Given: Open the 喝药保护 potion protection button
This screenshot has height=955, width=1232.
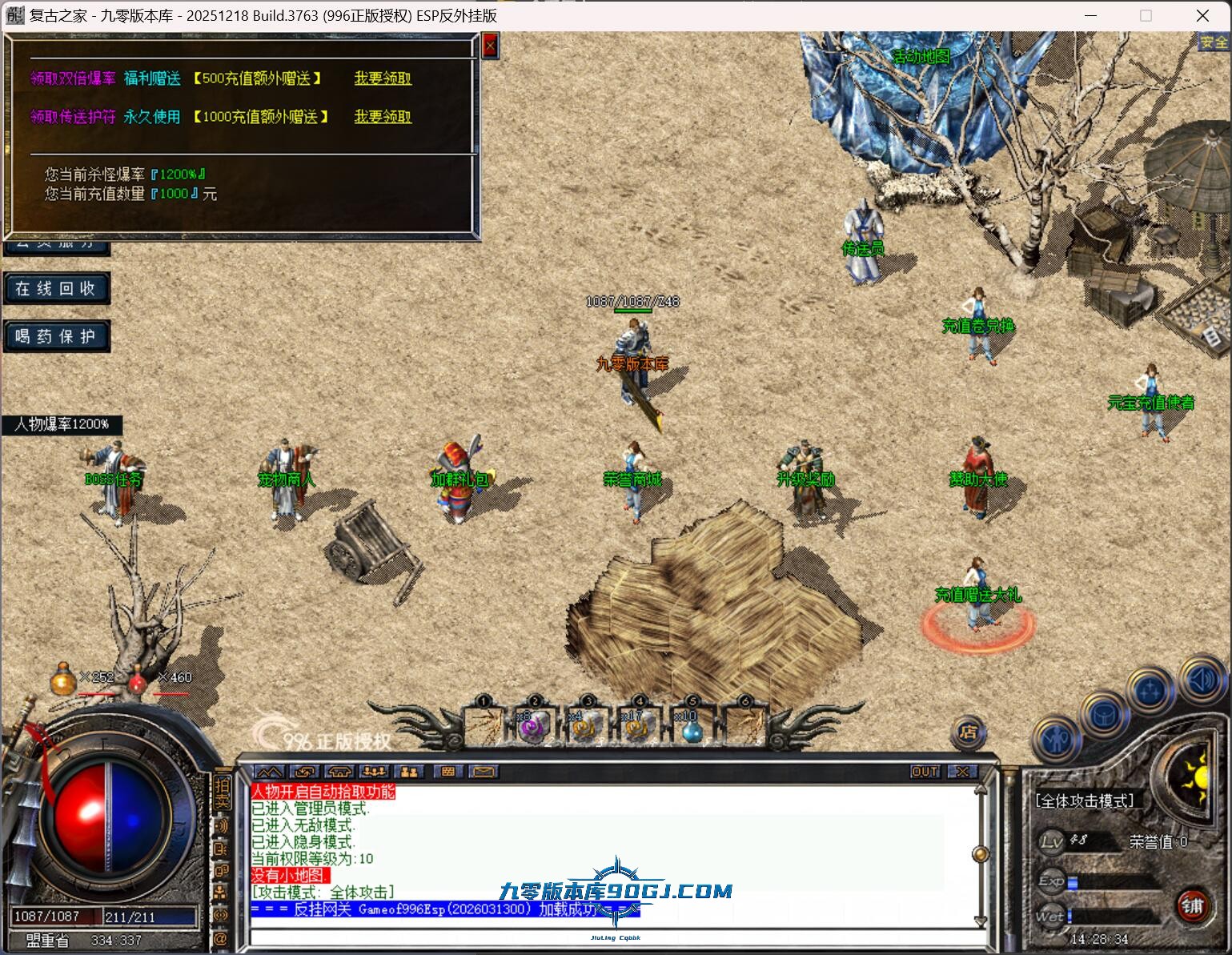Looking at the screenshot, I should [x=56, y=337].
